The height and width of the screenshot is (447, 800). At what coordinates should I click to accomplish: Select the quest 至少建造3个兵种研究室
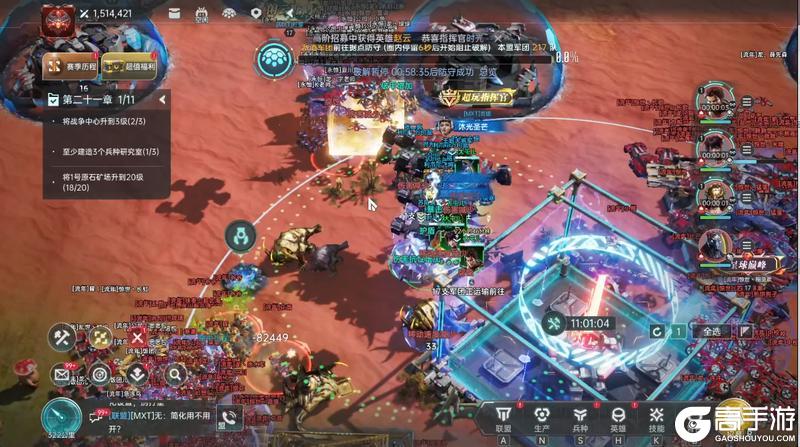tap(104, 151)
